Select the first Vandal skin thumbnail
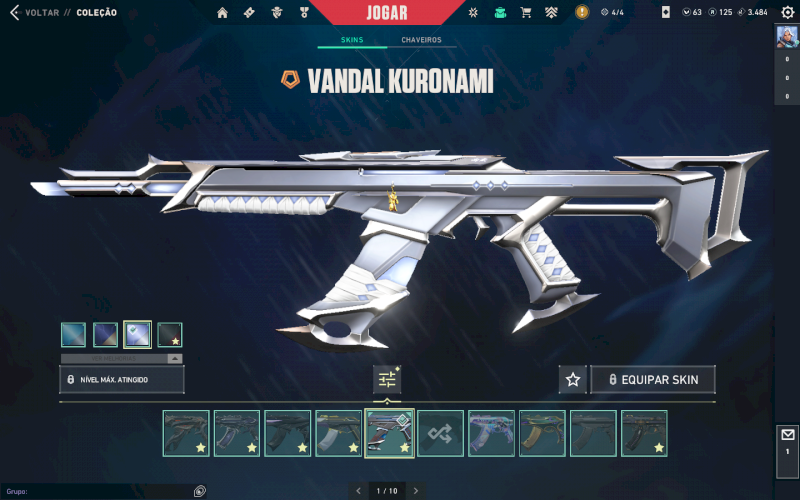 pyautogui.click(x=186, y=433)
